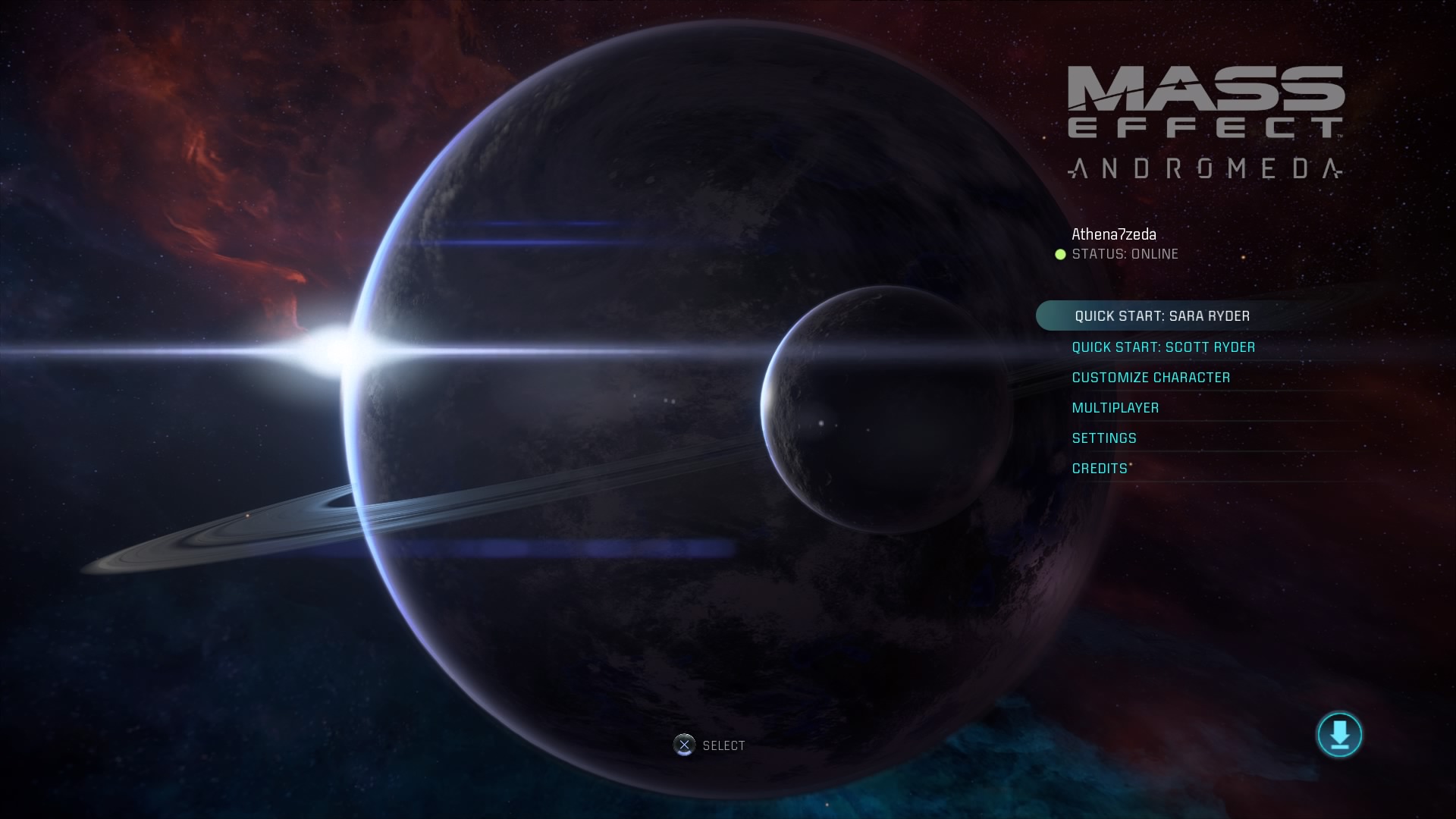The width and height of the screenshot is (1456, 819).
Task: Click the SELECT label text
Action: [724, 745]
